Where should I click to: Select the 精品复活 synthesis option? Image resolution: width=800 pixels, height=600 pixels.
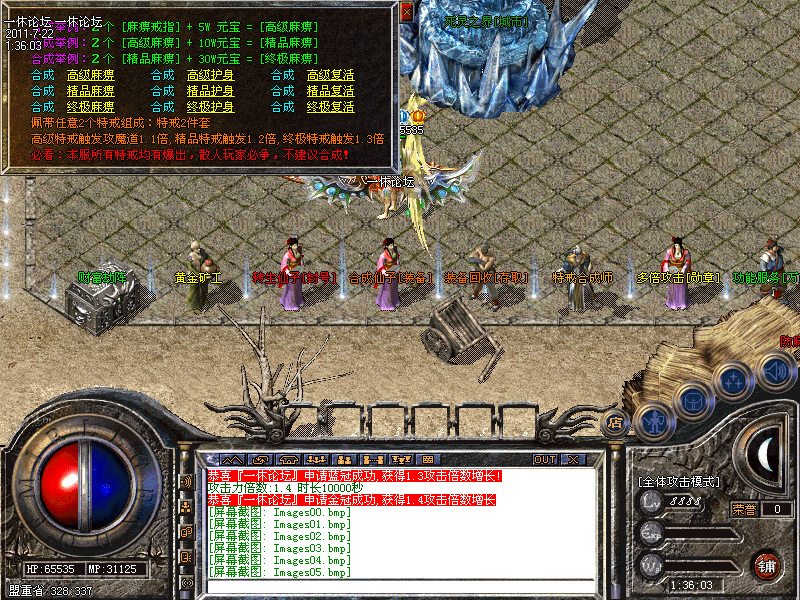[x=330, y=91]
